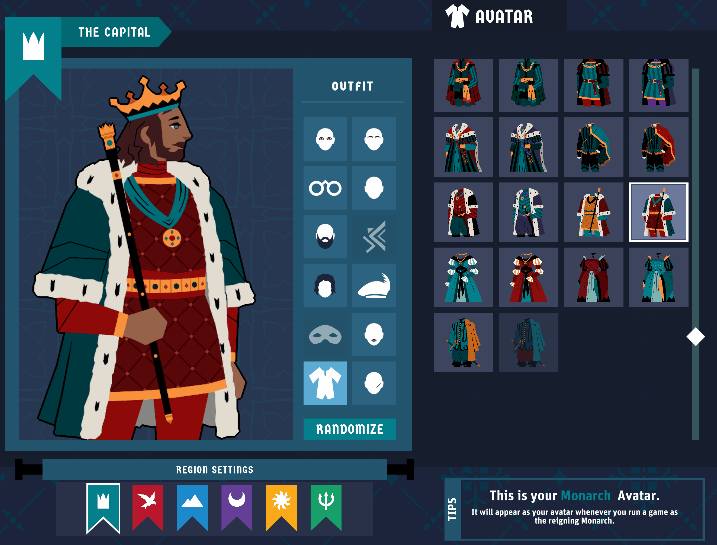Screen dimensions: 717x545
Task: Select the highlighted red tunic with teal robe outfit
Action: [658, 212]
